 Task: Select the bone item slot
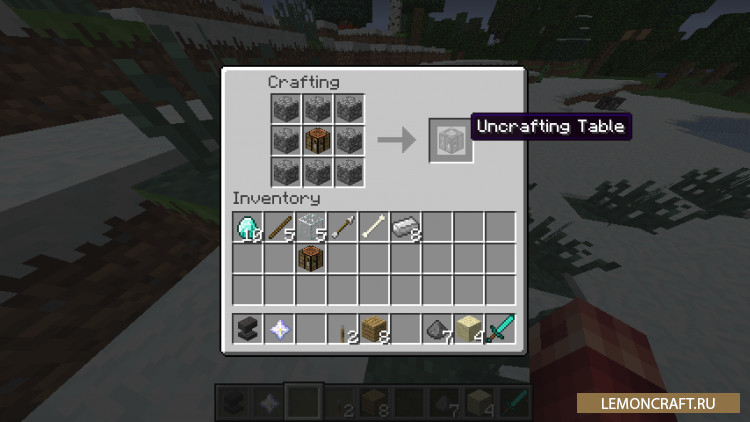373,227
